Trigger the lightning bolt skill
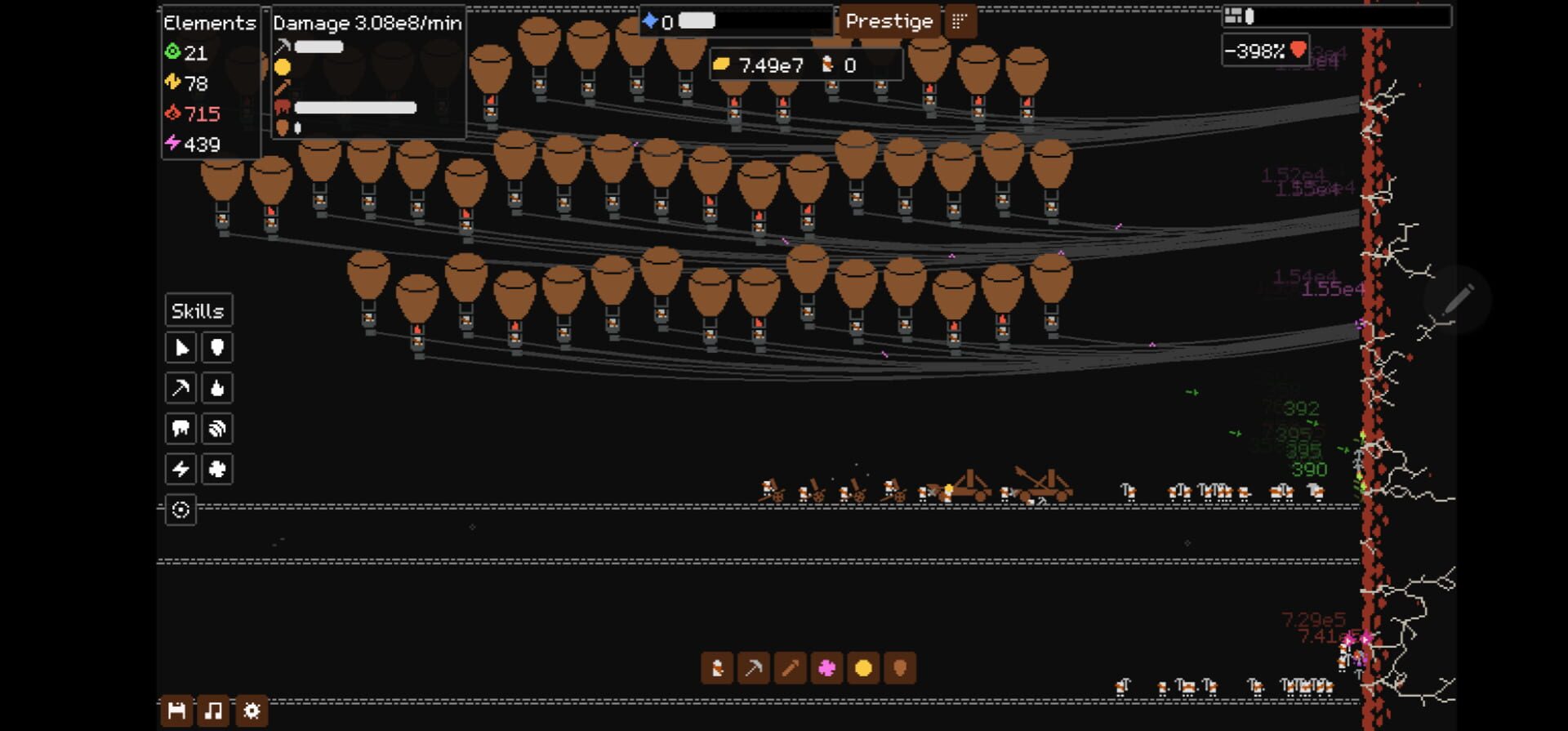 point(180,469)
